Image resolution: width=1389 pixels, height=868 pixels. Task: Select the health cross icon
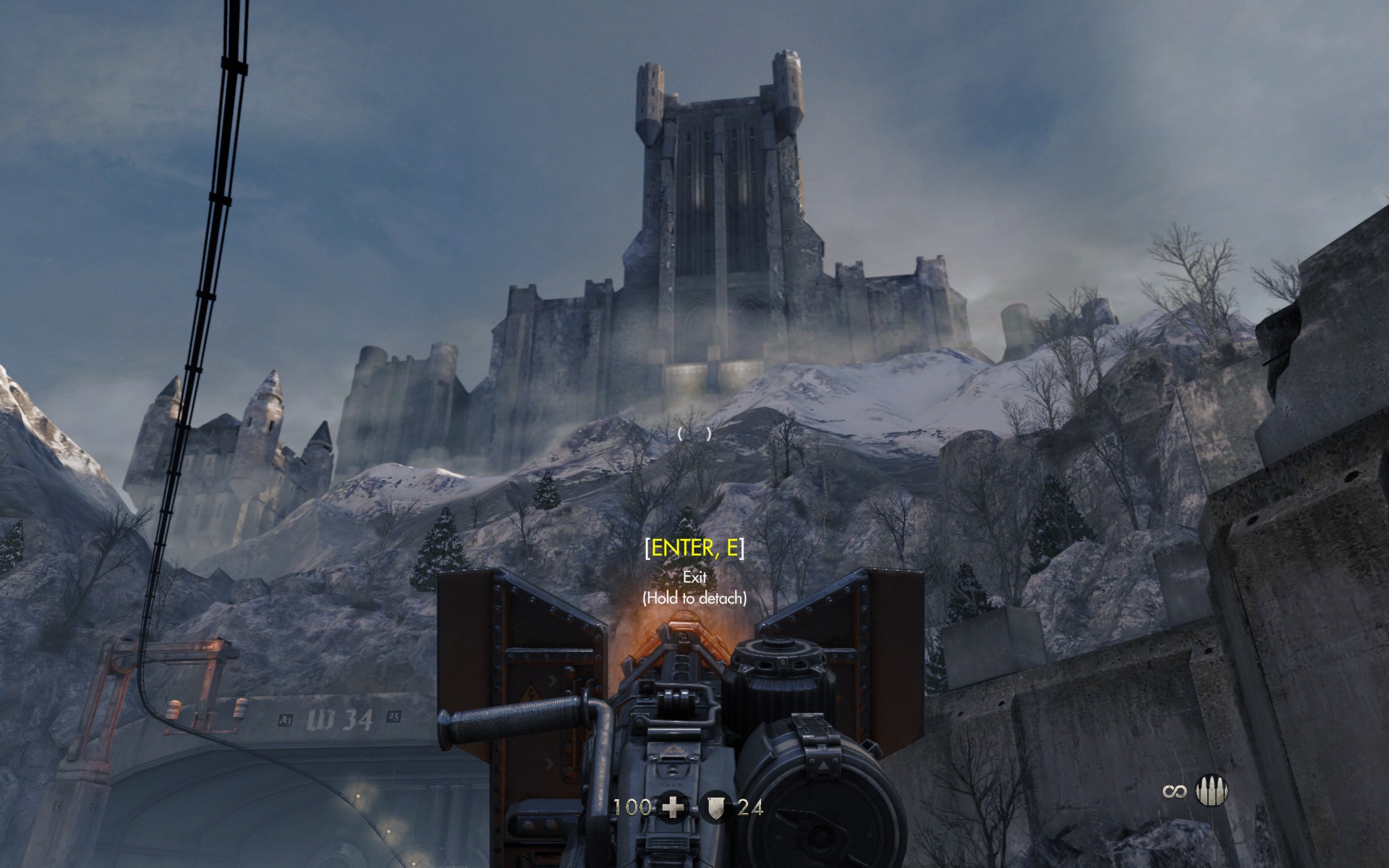tap(673, 807)
